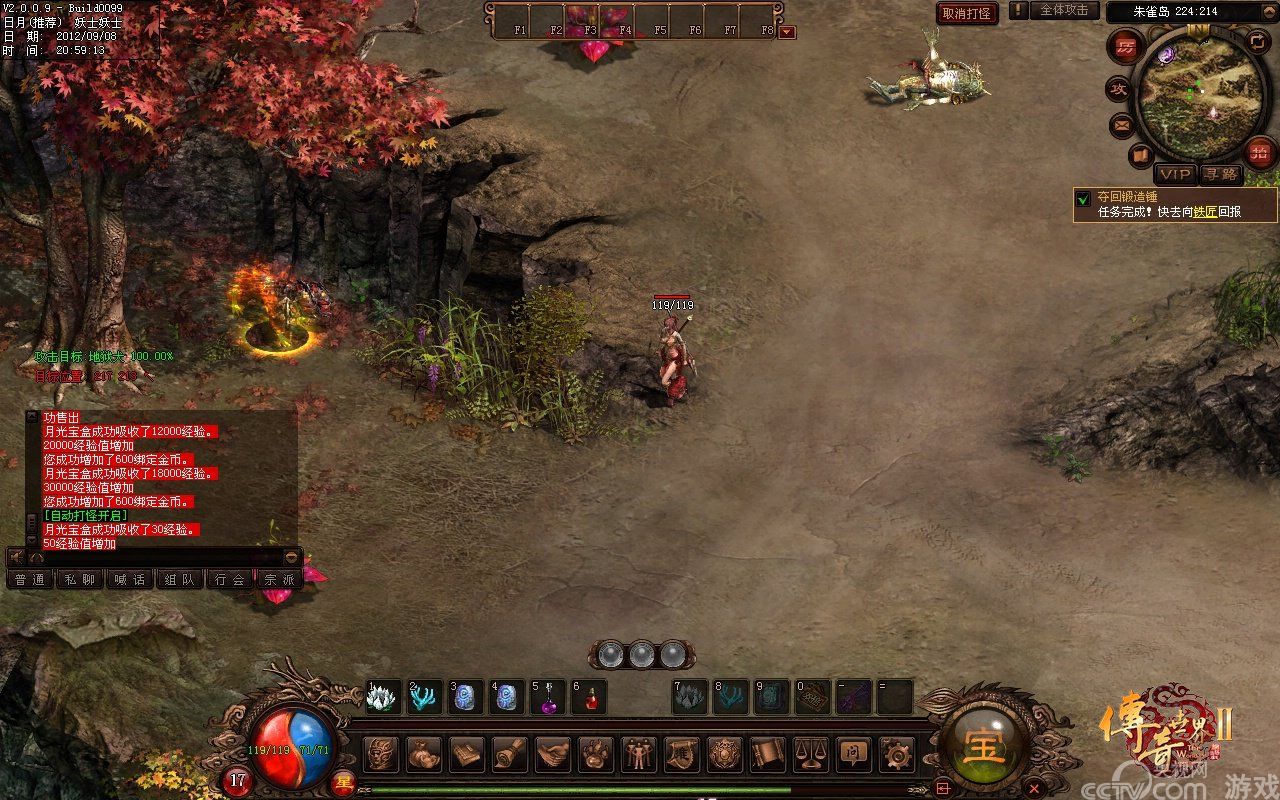
Task: Select the 全体攻击 attack mode button
Action: pos(1063,10)
